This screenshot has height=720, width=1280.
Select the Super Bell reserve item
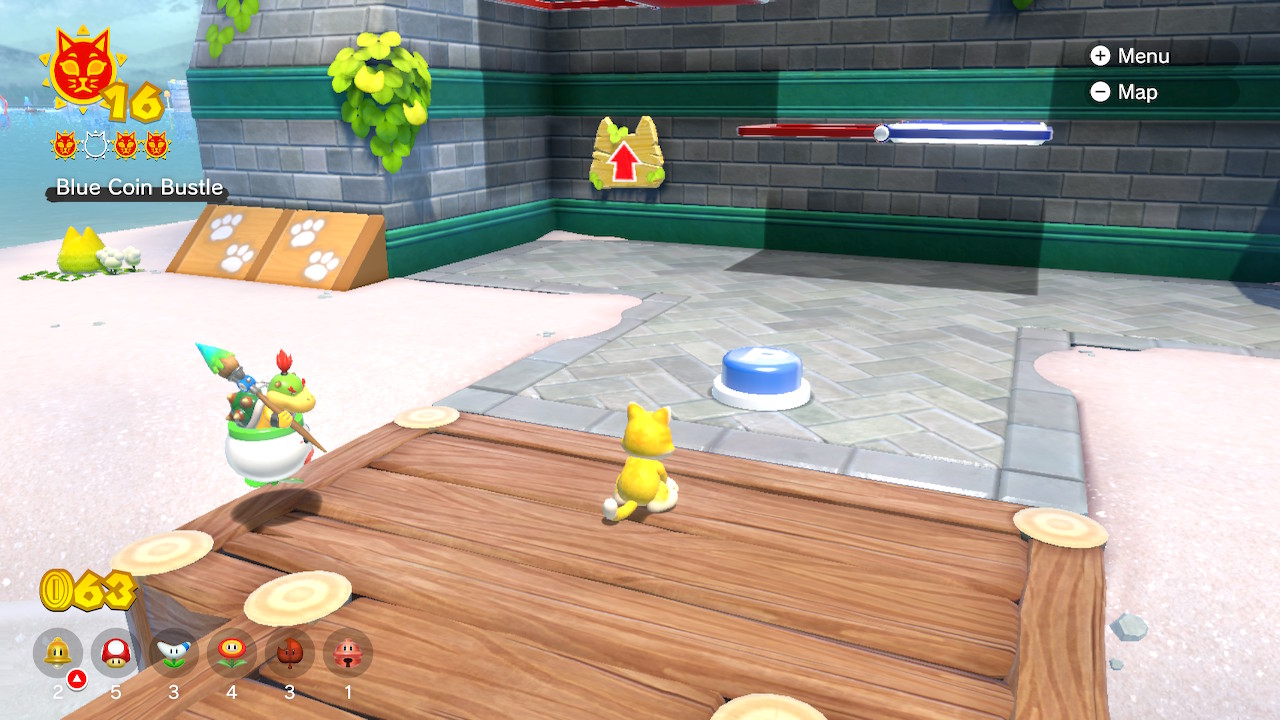pyautogui.click(x=58, y=653)
